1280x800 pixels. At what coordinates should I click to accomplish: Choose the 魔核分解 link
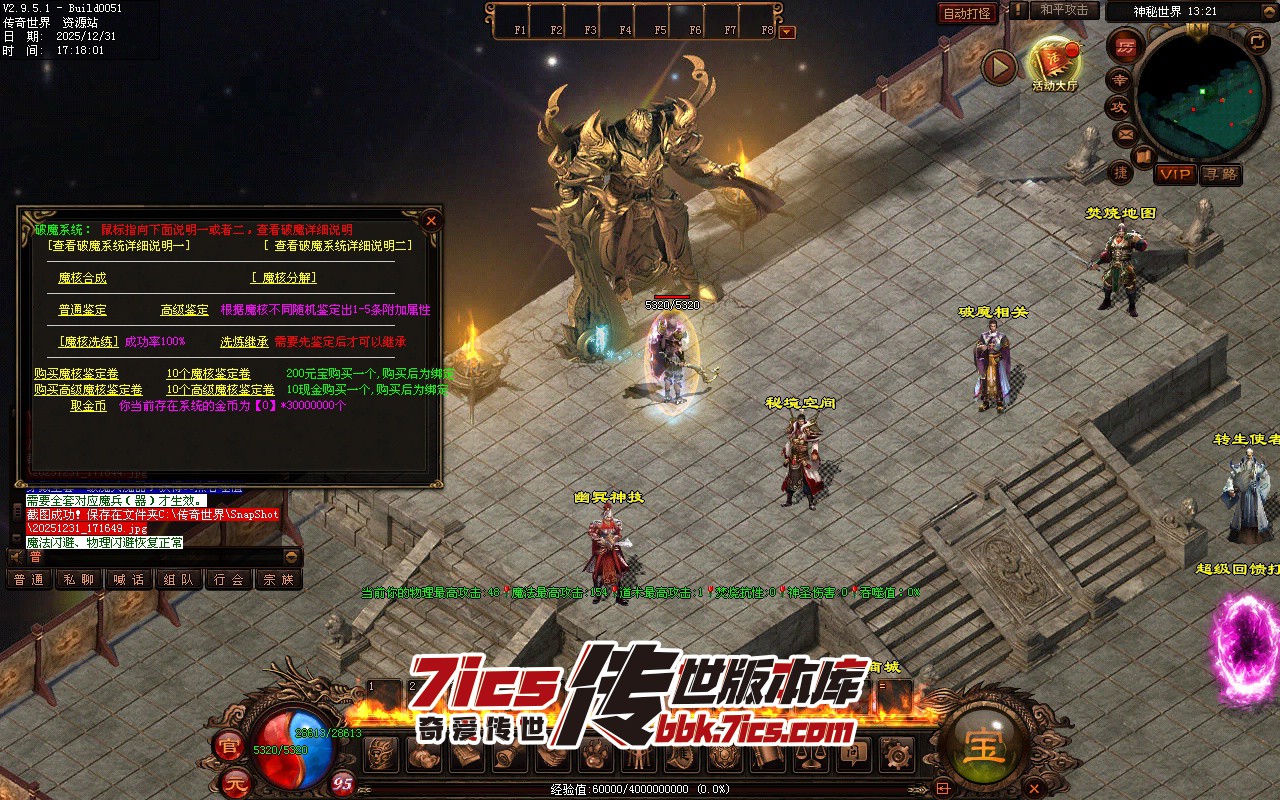[283, 278]
